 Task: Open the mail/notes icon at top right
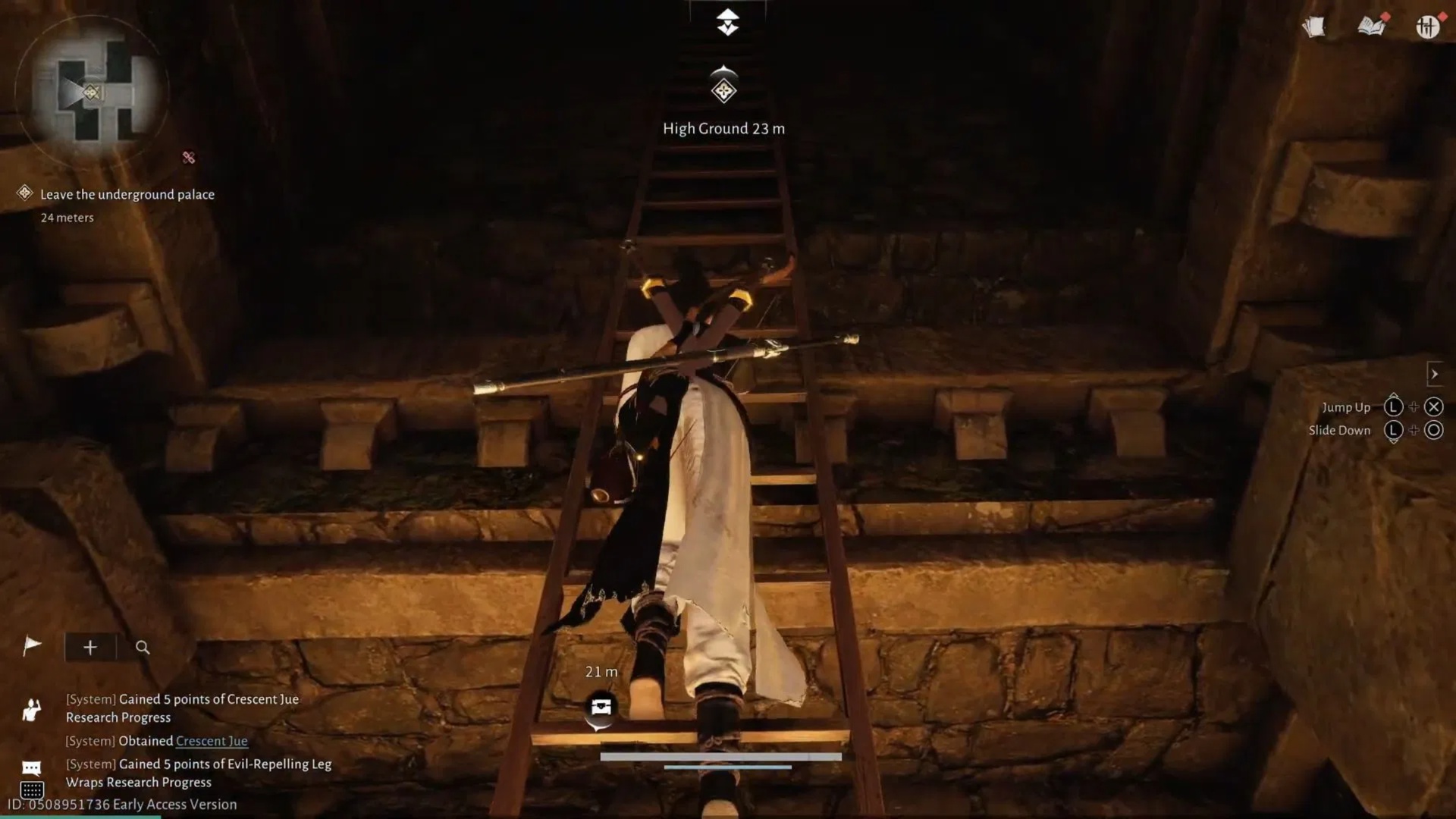[x=1314, y=26]
